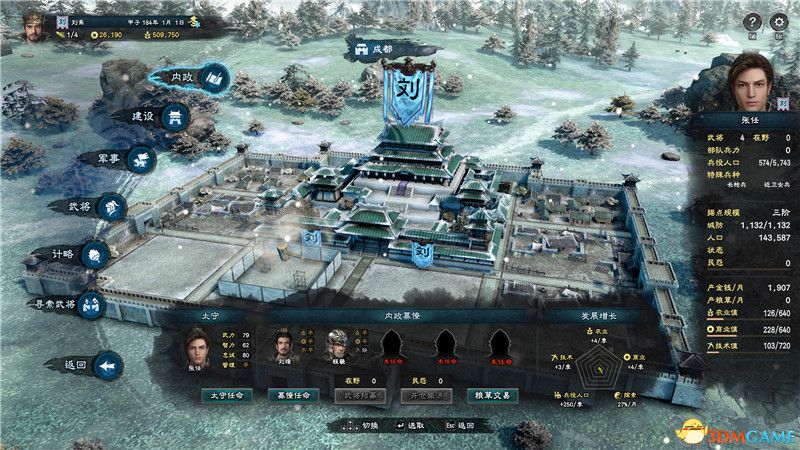Viewport: 800px width, 450px height.
Task: Select staff officer 刘璋's portrait
Action: 284,346
